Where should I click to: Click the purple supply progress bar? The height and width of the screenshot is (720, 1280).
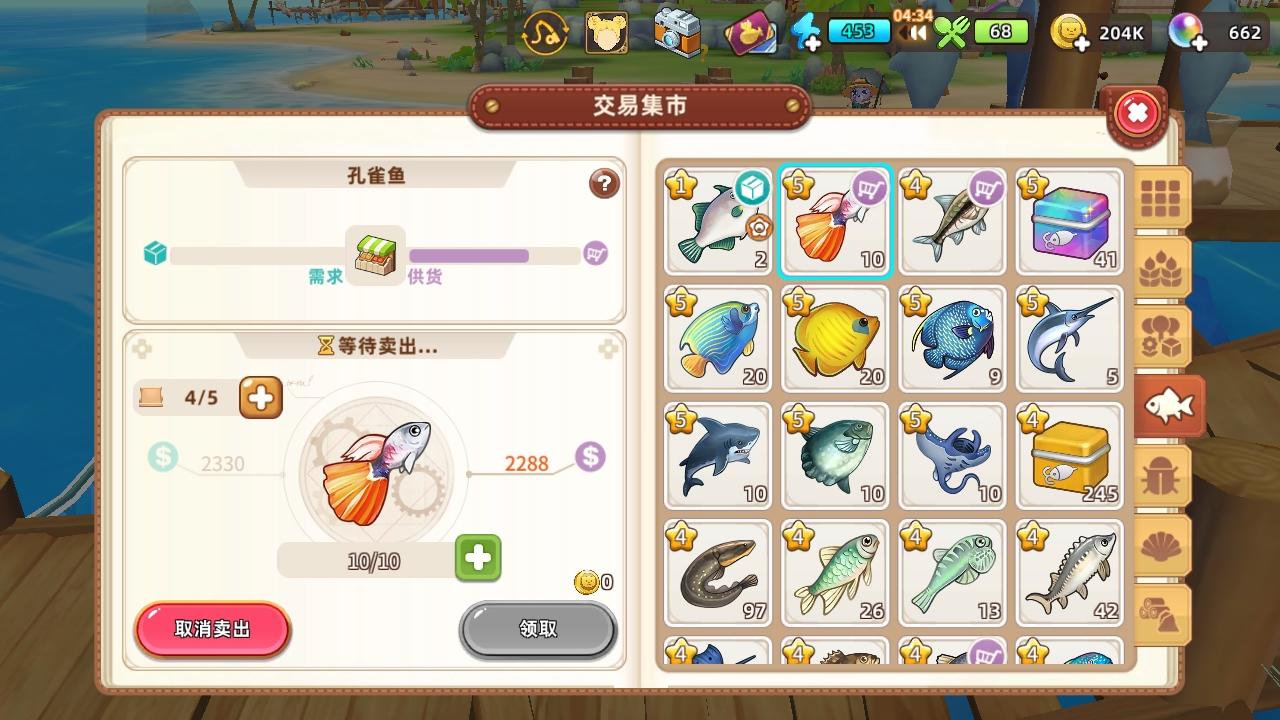point(470,253)
